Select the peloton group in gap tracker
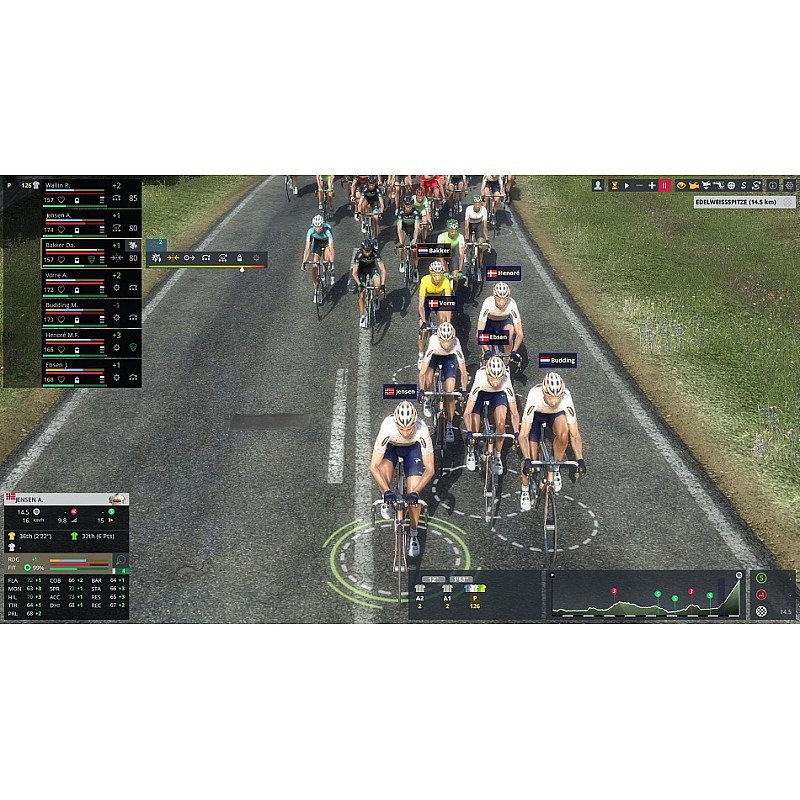 [473, 596]
